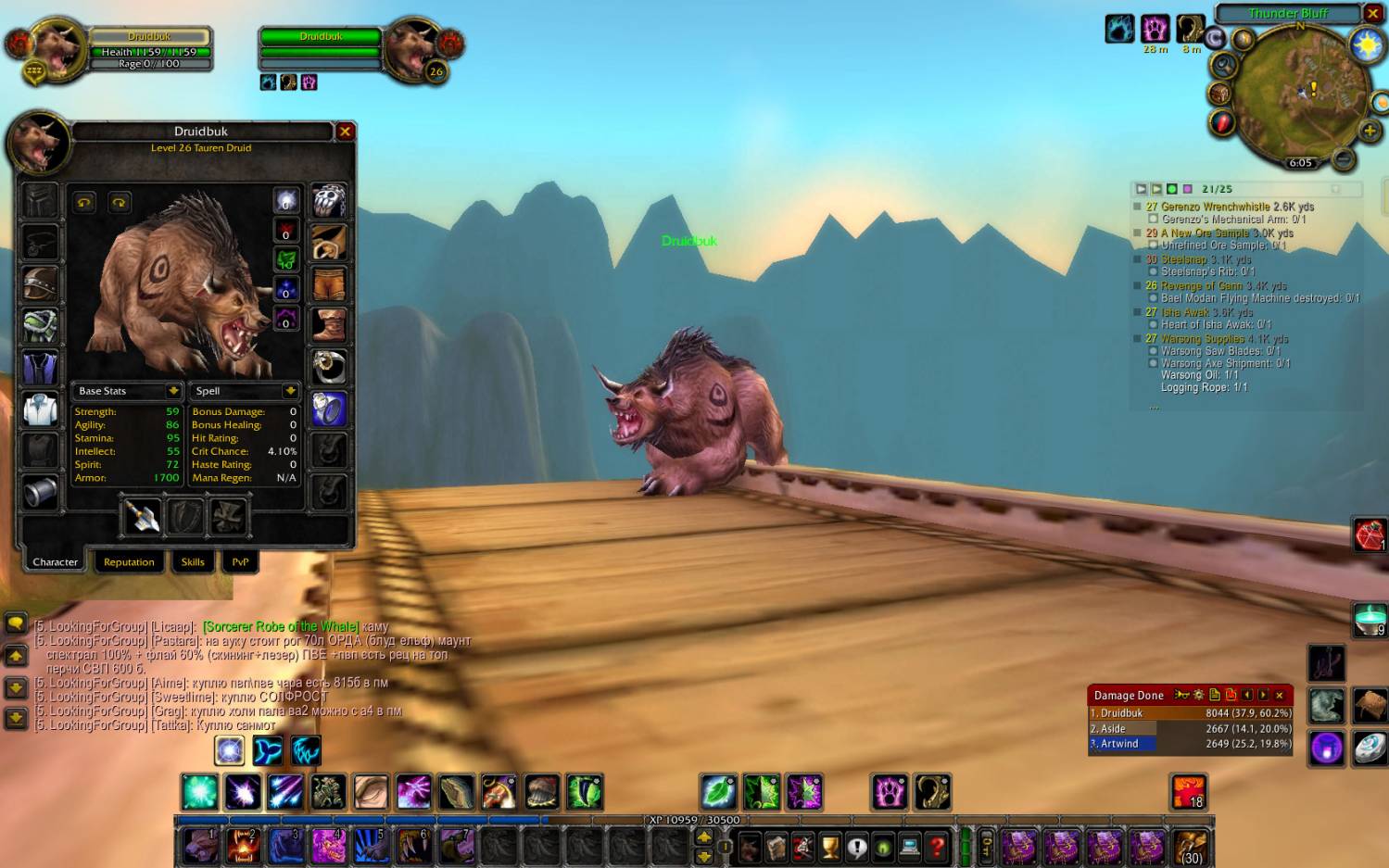Click the Druidbuk player portrait frame
Screen dimensions: 1389x868
(57, 48)
